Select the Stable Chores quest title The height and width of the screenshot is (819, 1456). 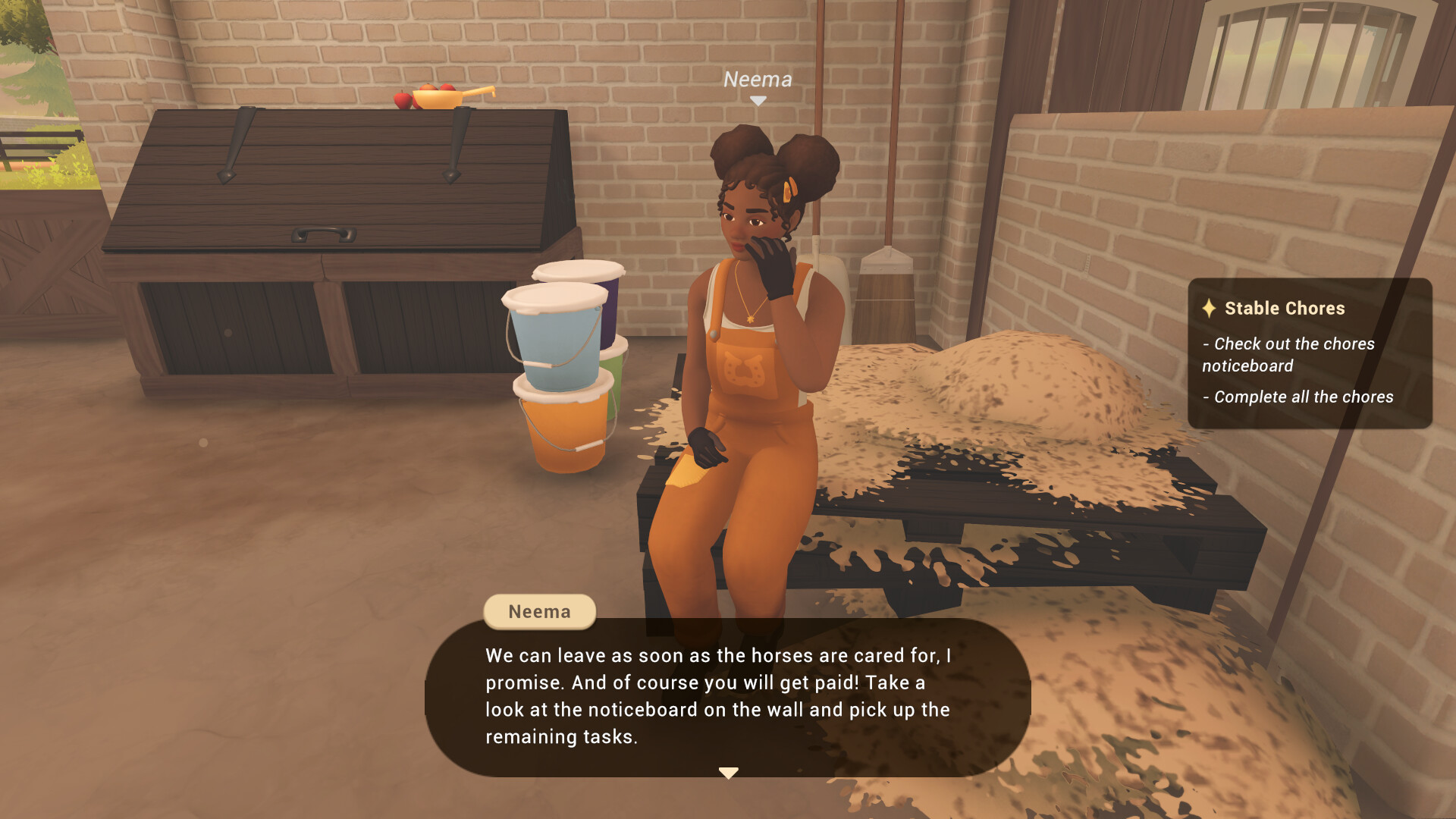(x=1284, y=309)
